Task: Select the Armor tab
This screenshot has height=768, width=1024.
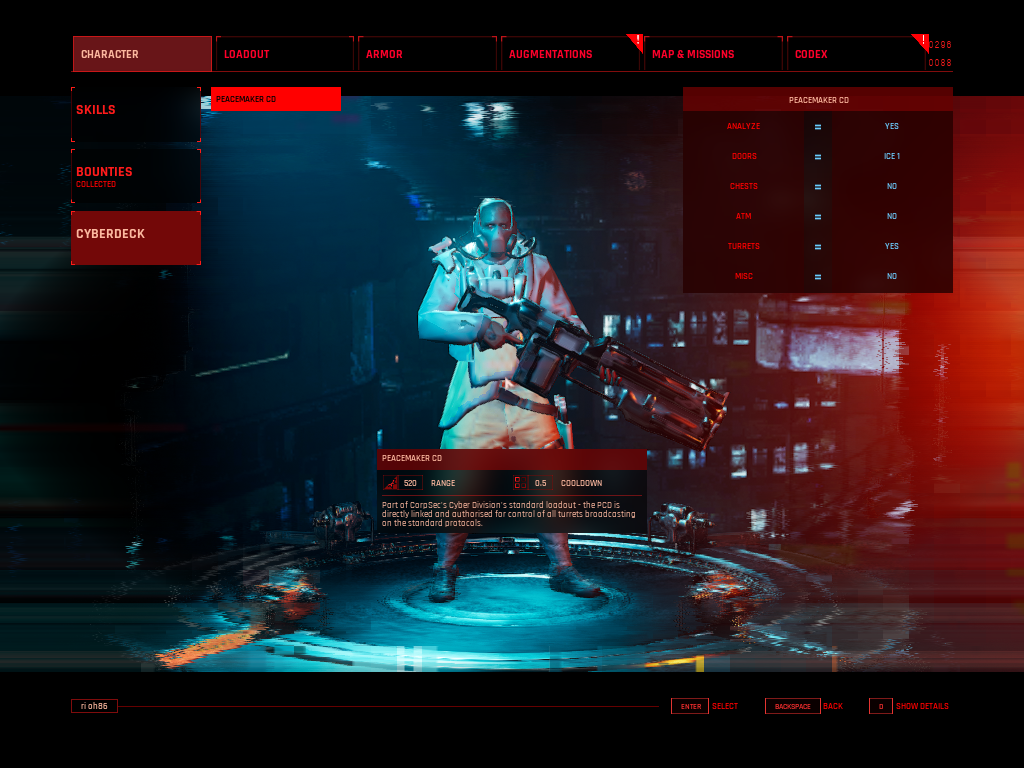Action: point(427,54)
